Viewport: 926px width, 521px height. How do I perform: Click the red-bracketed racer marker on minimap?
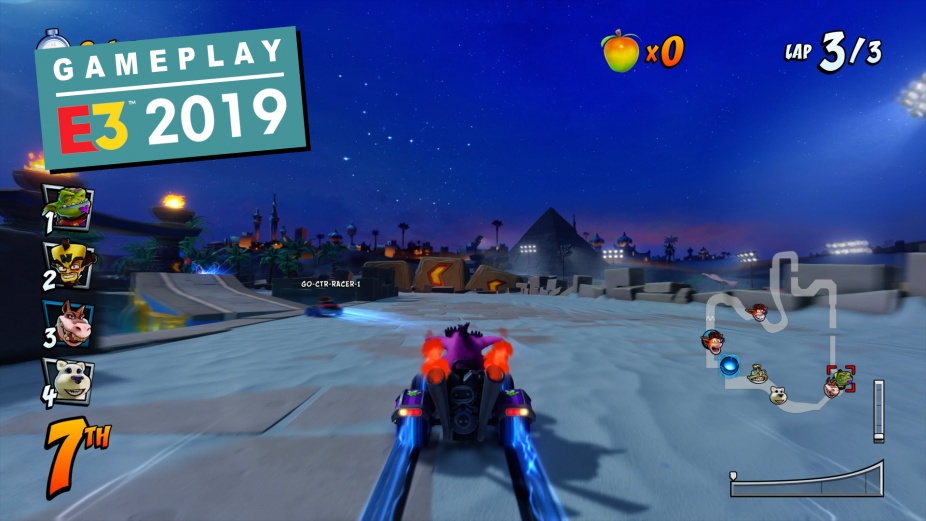click(x=841, y=381)
